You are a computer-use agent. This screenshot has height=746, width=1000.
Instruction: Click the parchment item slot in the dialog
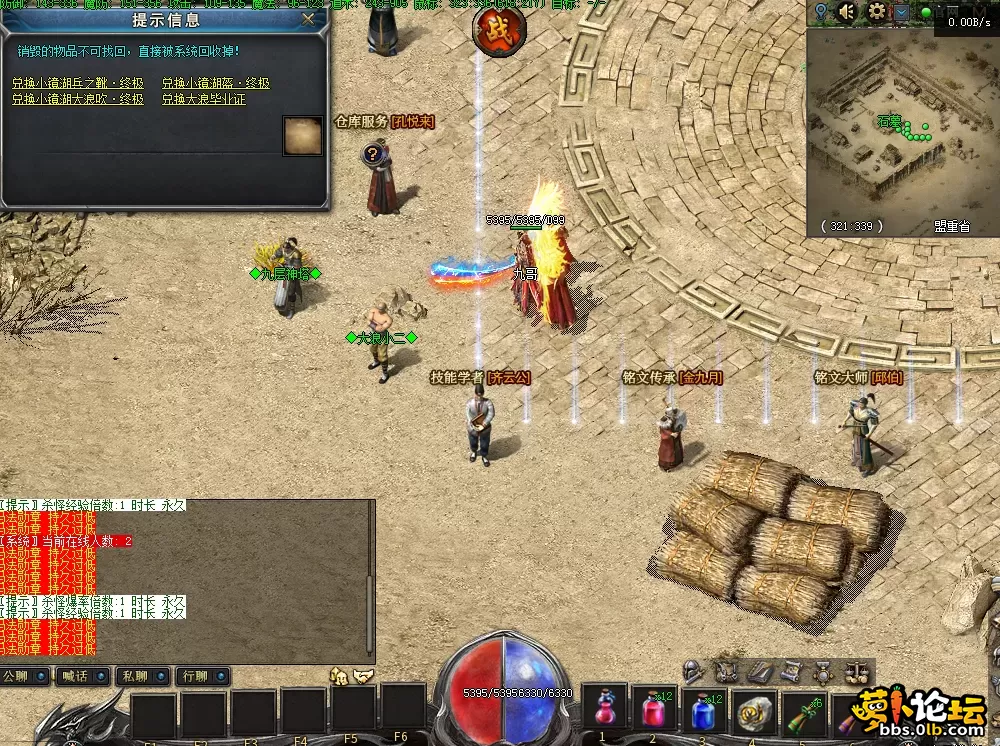[302, 136]
